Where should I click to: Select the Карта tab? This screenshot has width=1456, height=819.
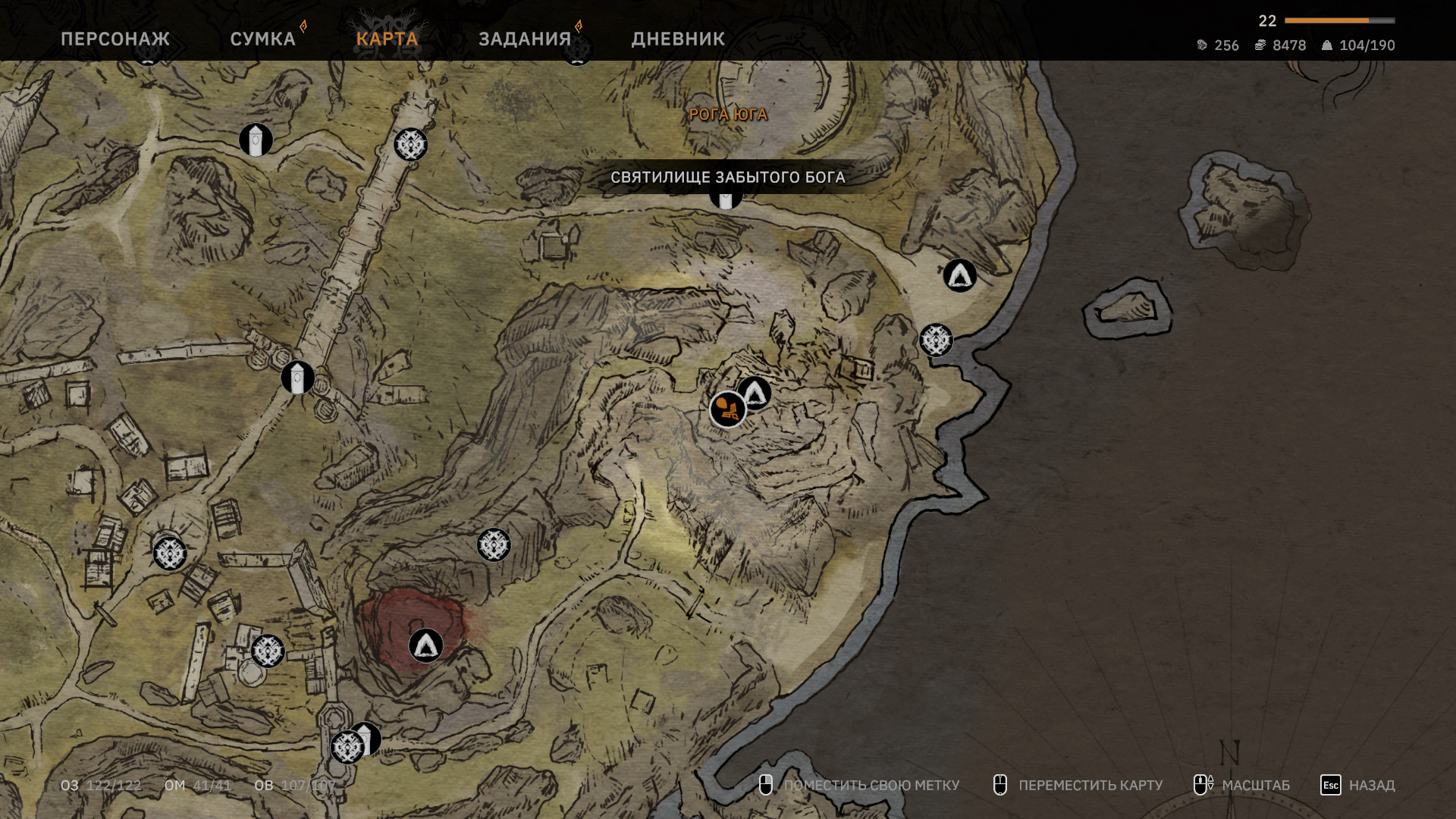click(x=387, y=39)
